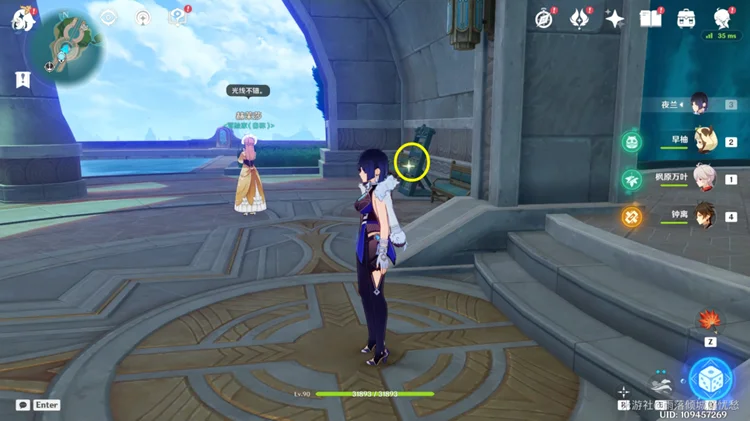Select active character 夜兰 in party list
The image size is (750, 421).
(699, 103)
